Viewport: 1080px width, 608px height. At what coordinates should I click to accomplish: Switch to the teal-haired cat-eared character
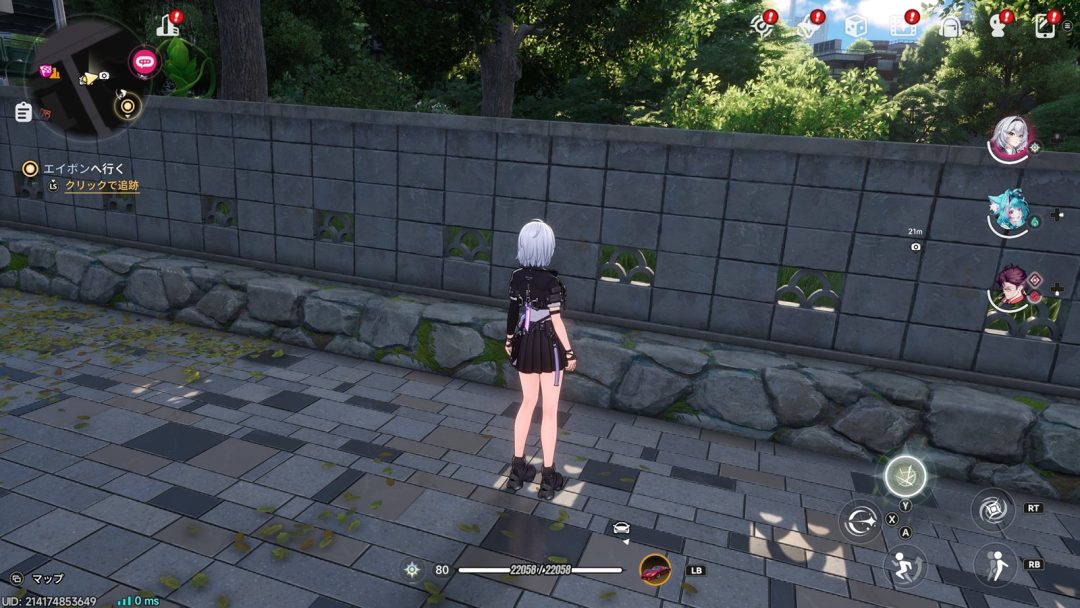click(1008, 212)
